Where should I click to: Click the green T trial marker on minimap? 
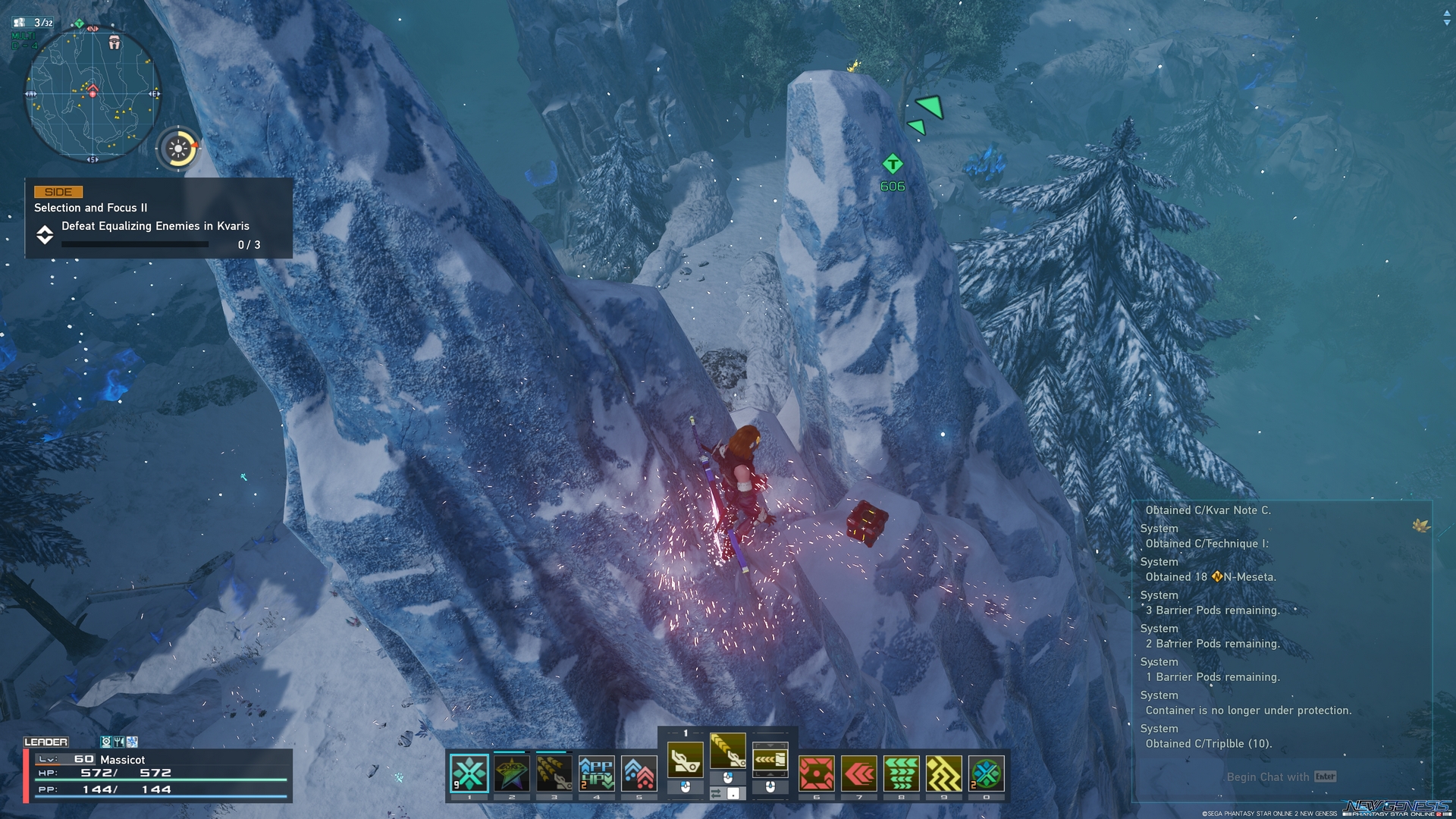pos(79,24)
